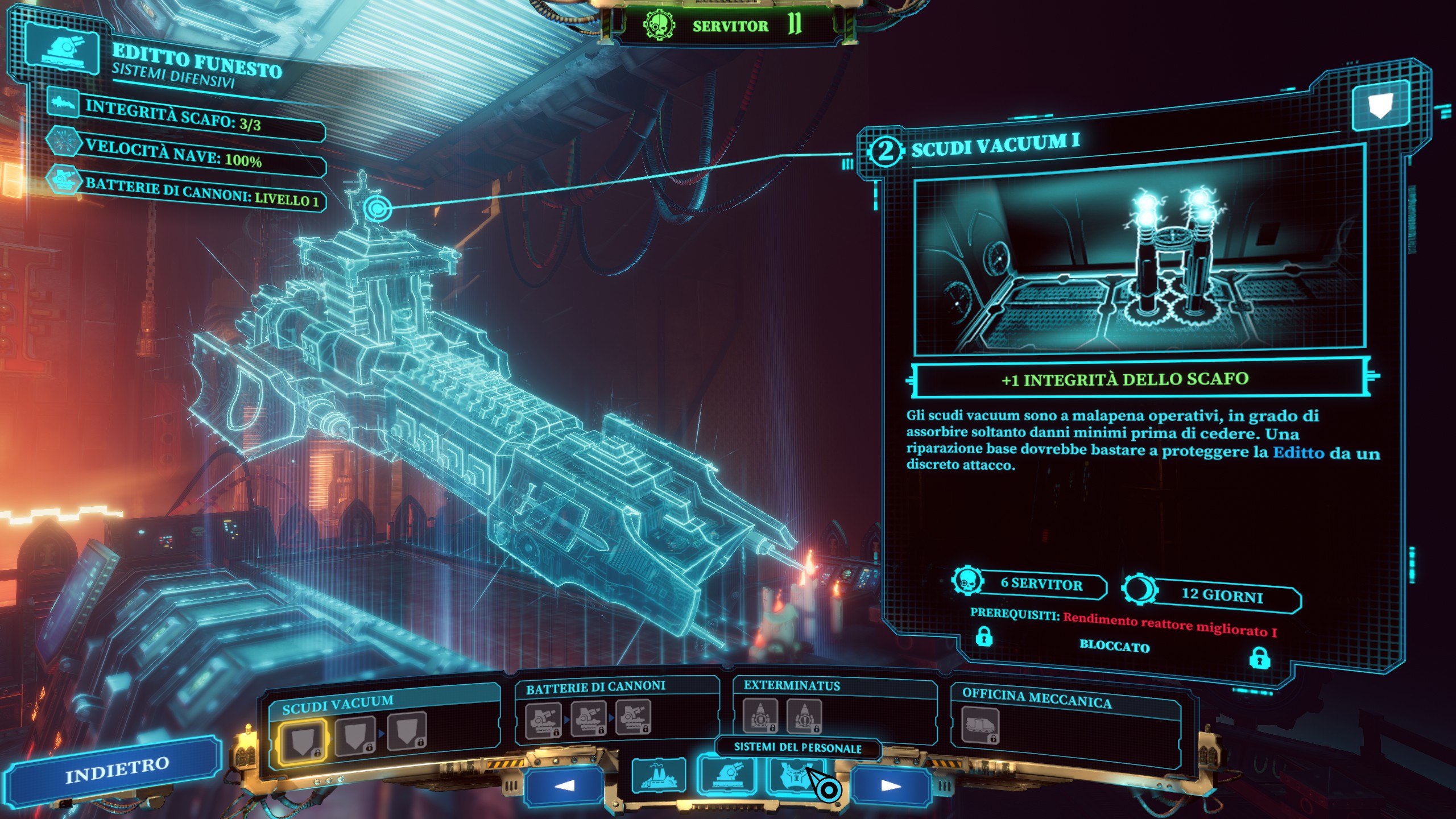Select the first Exterminatus upgrade

(x=760, y=716)
